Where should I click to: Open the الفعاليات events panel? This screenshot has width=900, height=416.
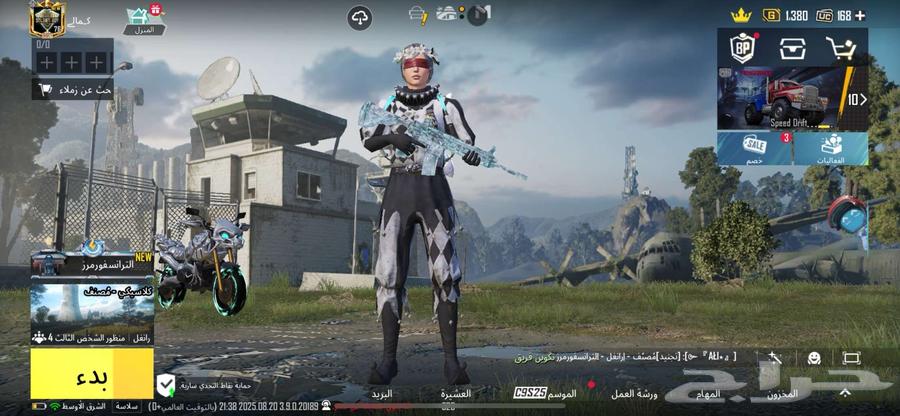[830, 148]
